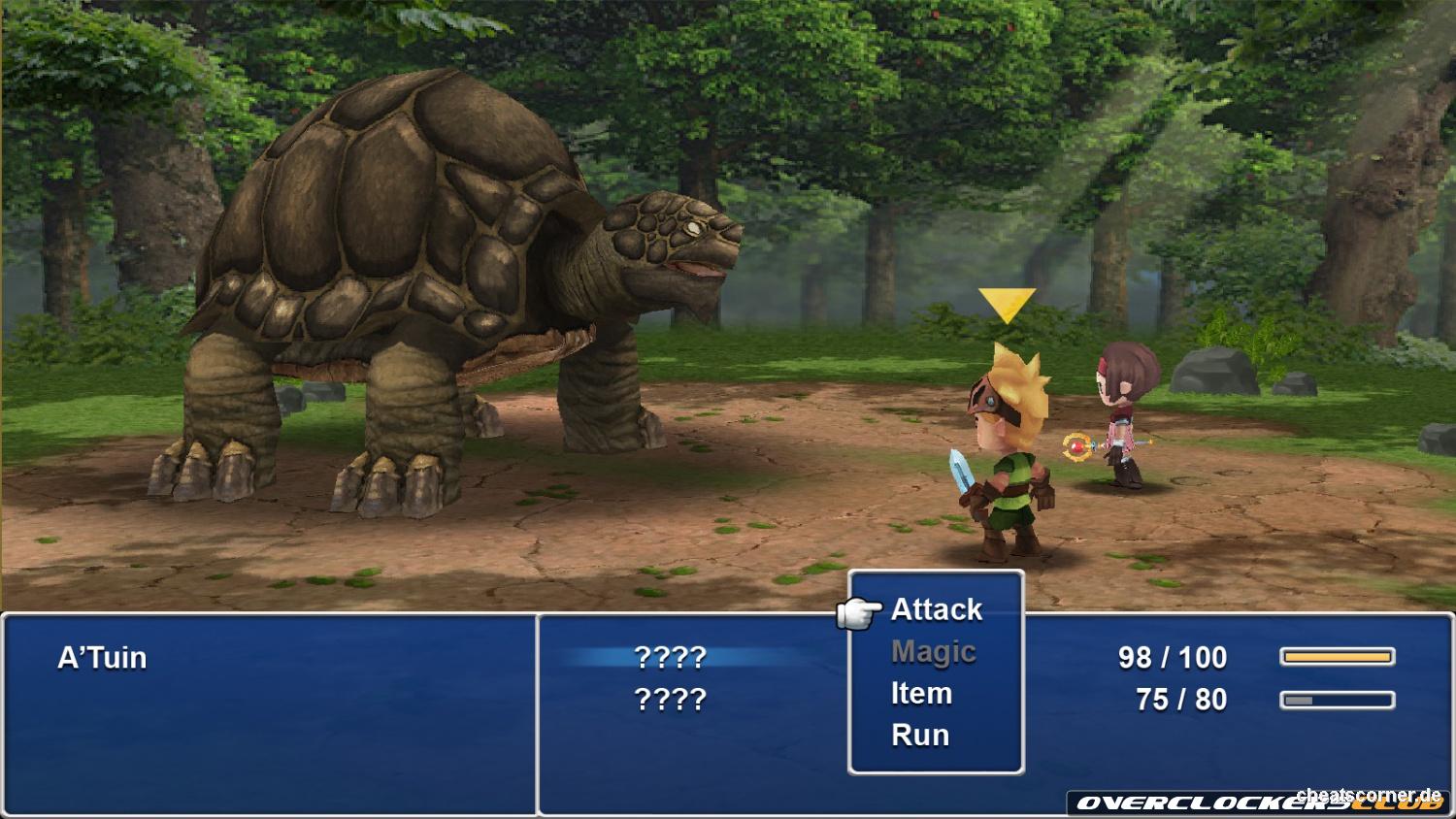The height and width of the screenshot is (819, 1456).
Task: Choose Run to flee battle
Action: pyautogui.click(x=919, y=736)
